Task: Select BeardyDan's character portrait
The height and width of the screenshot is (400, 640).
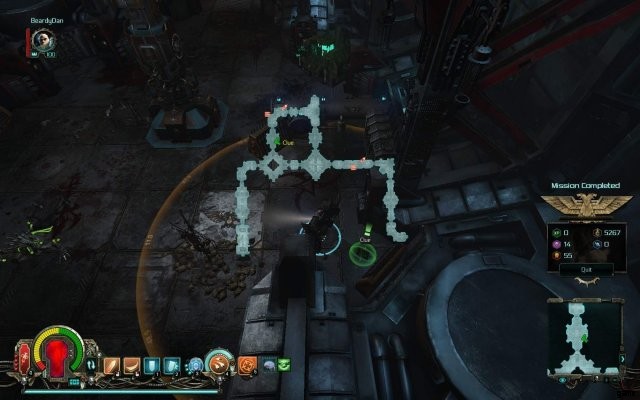Action: pos(41,39)
